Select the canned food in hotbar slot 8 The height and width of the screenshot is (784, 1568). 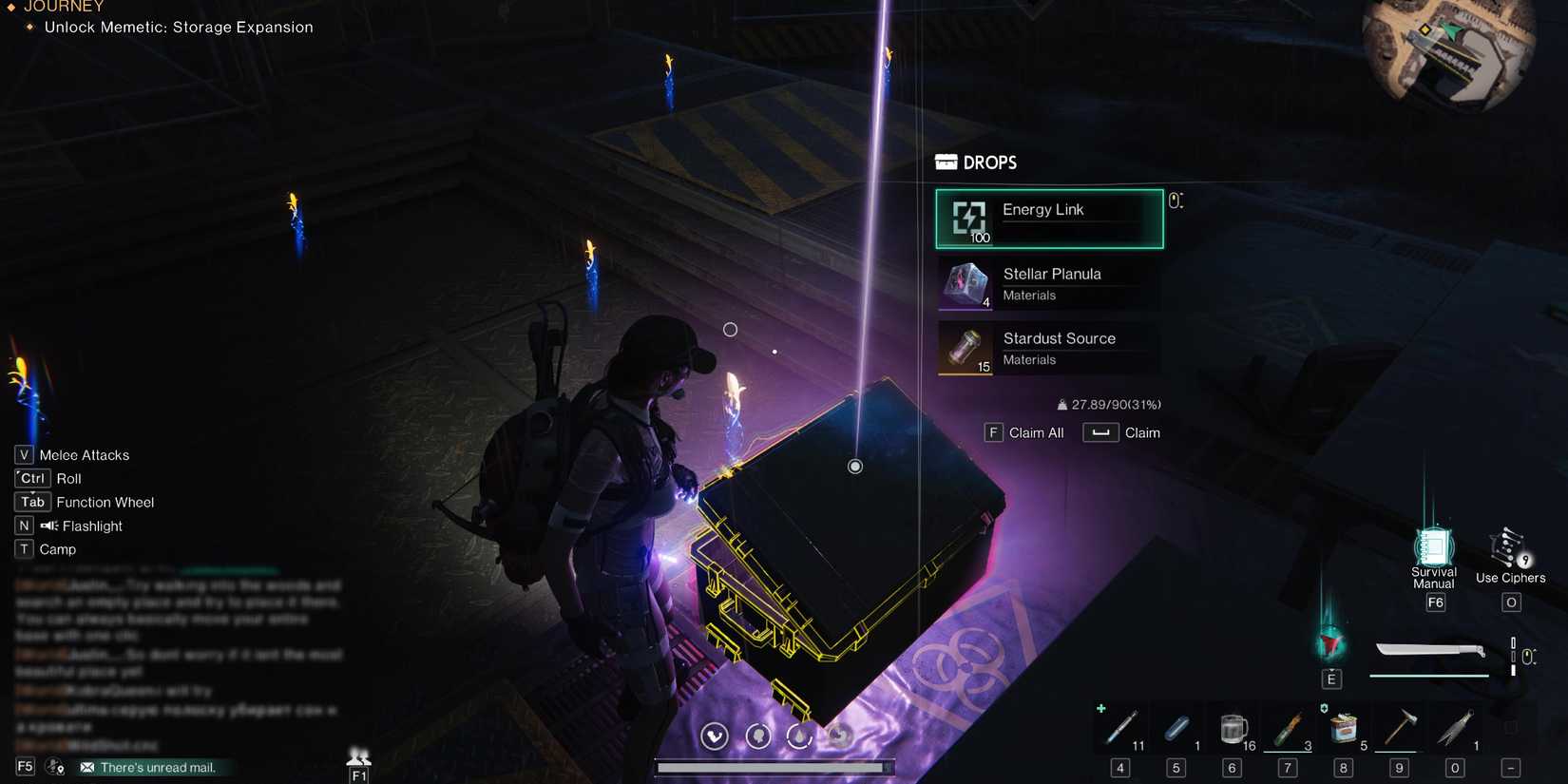coord(1344,727)
